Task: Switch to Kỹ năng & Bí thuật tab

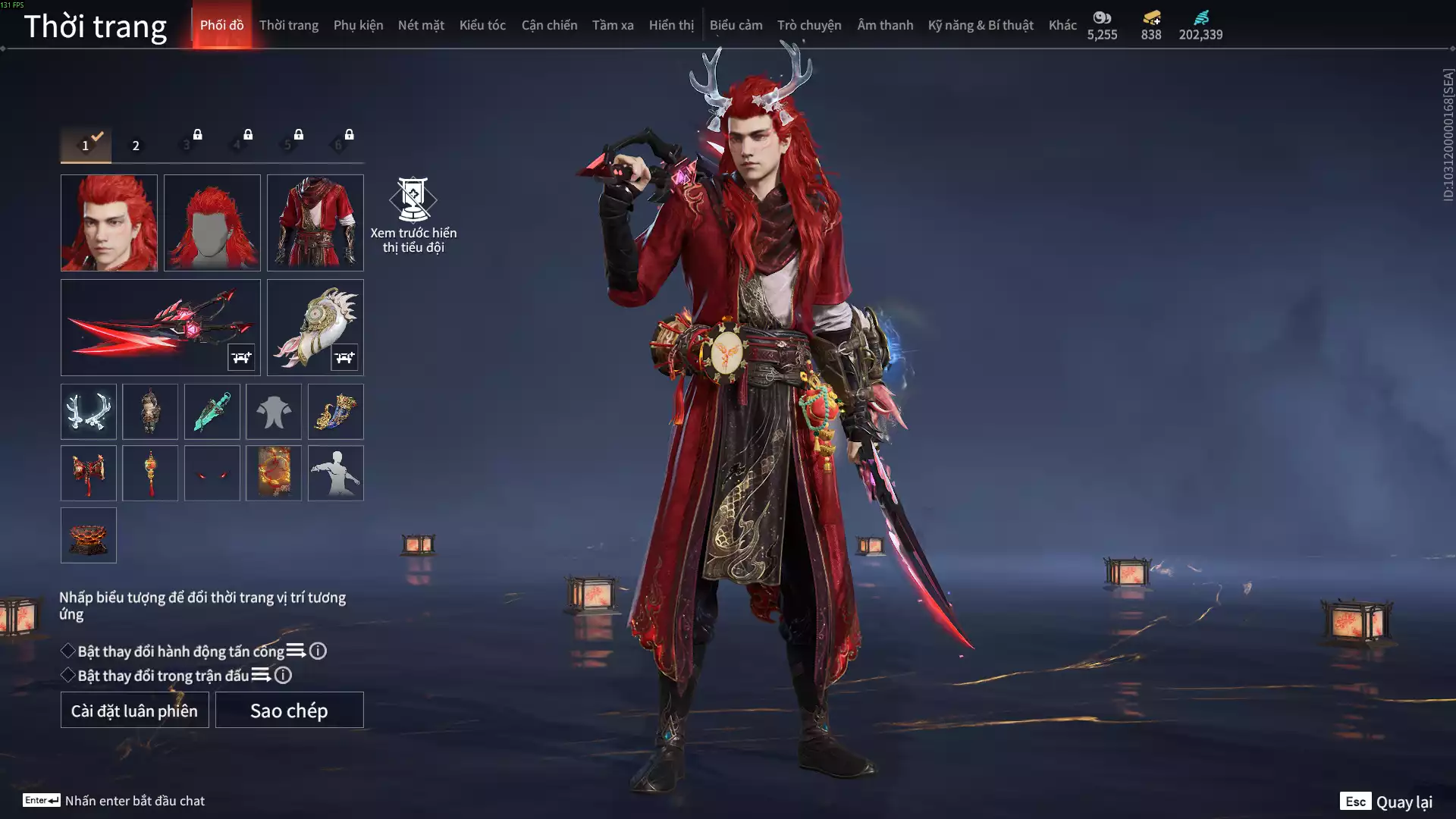Action: click(980, 25)
